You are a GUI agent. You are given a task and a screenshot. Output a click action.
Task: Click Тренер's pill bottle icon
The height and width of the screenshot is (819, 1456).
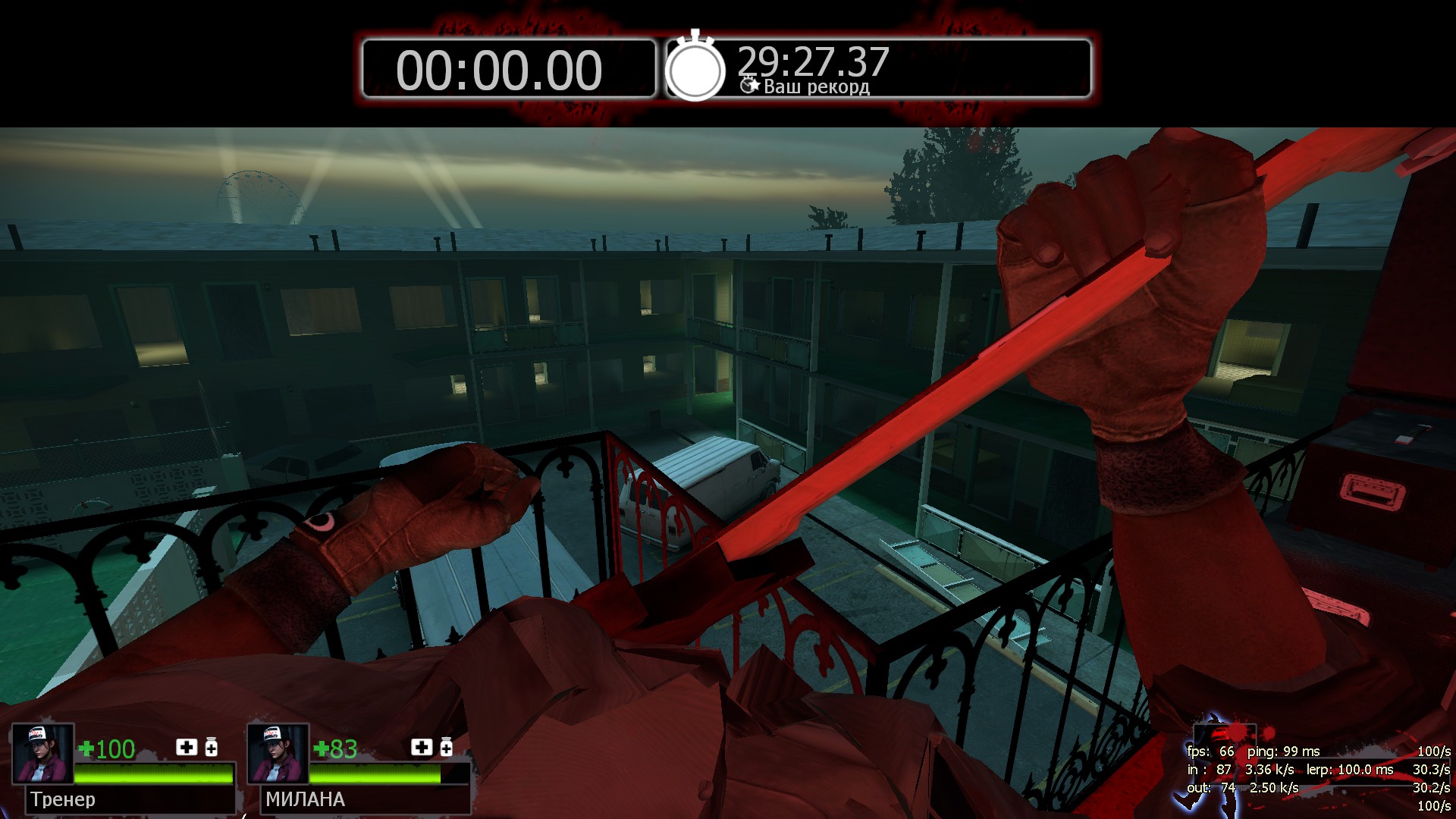[x=212, y=748]
